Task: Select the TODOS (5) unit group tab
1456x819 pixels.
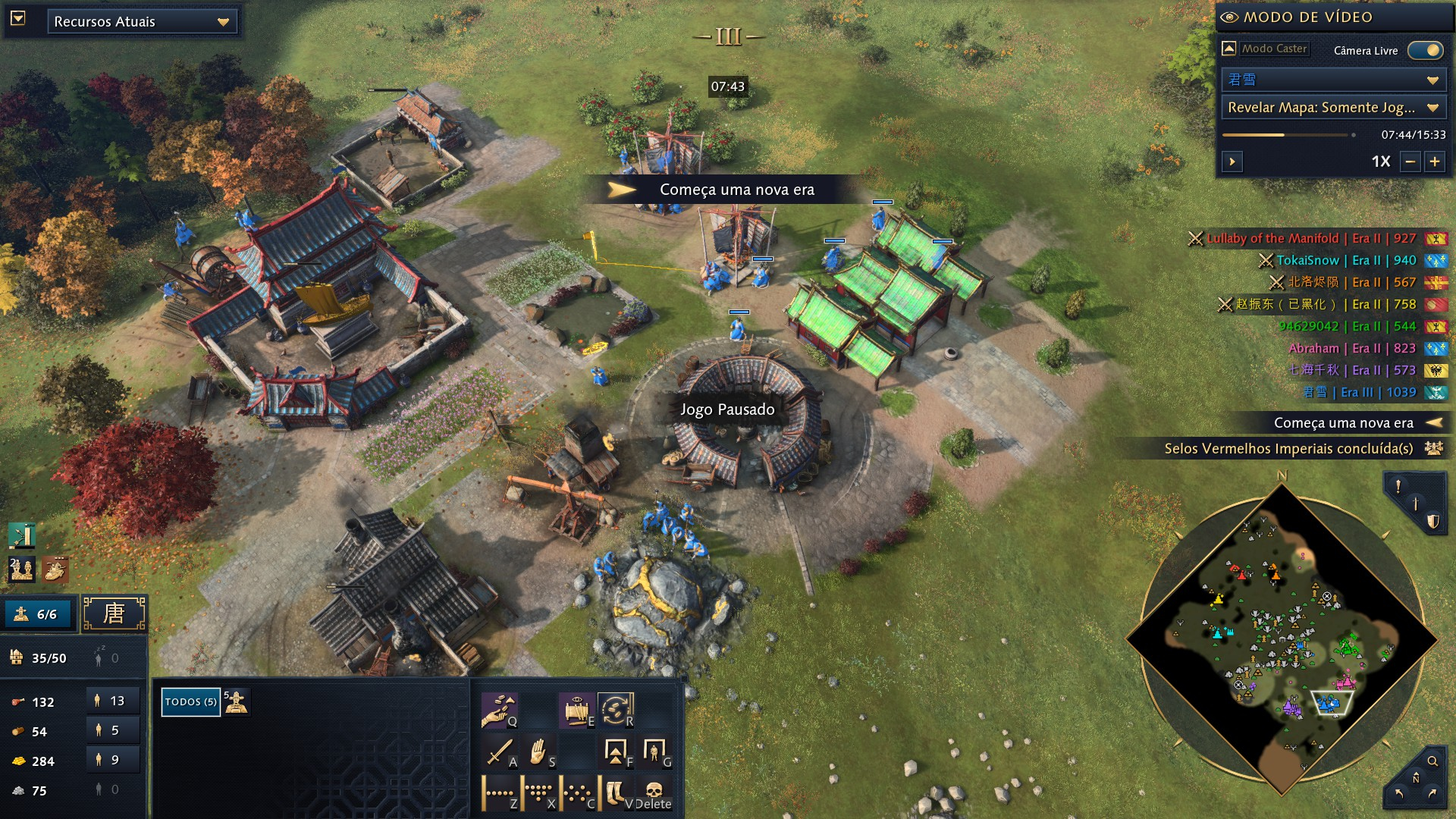Action: coord(190,701)
